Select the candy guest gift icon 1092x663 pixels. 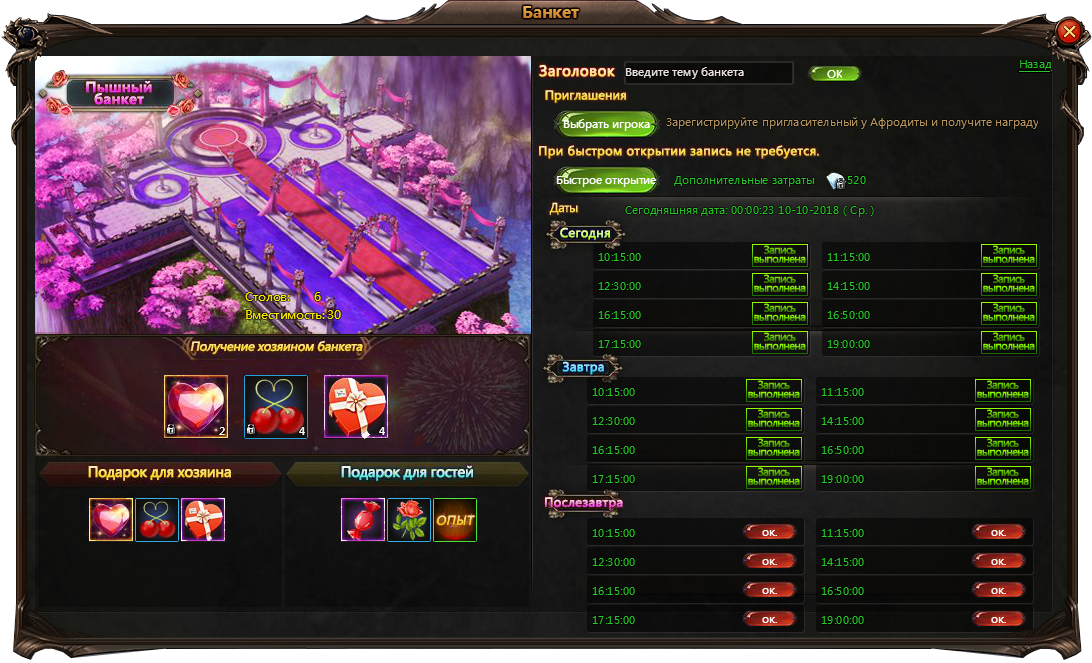point(363,520)
